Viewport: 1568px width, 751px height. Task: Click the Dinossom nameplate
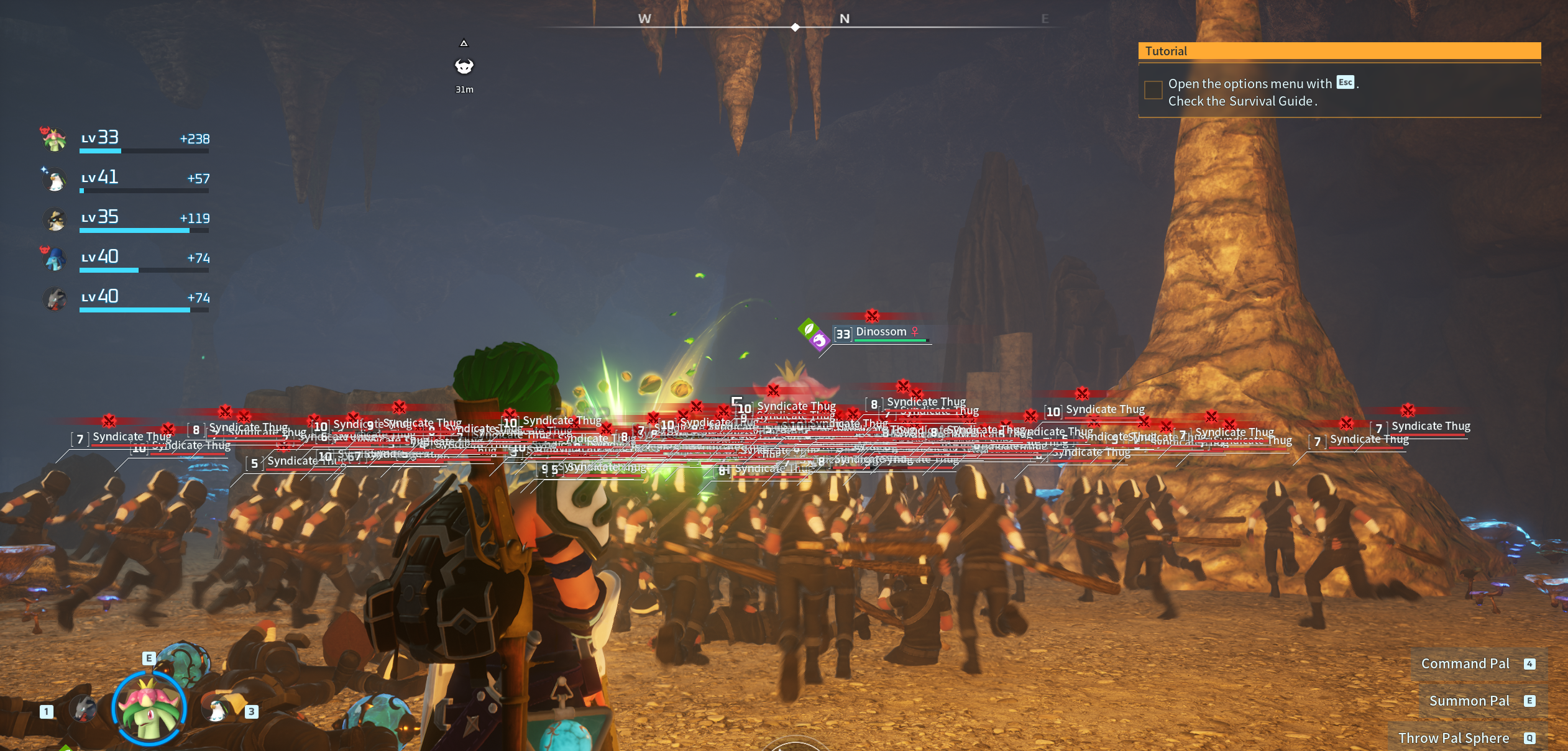[x=881, y=332]
